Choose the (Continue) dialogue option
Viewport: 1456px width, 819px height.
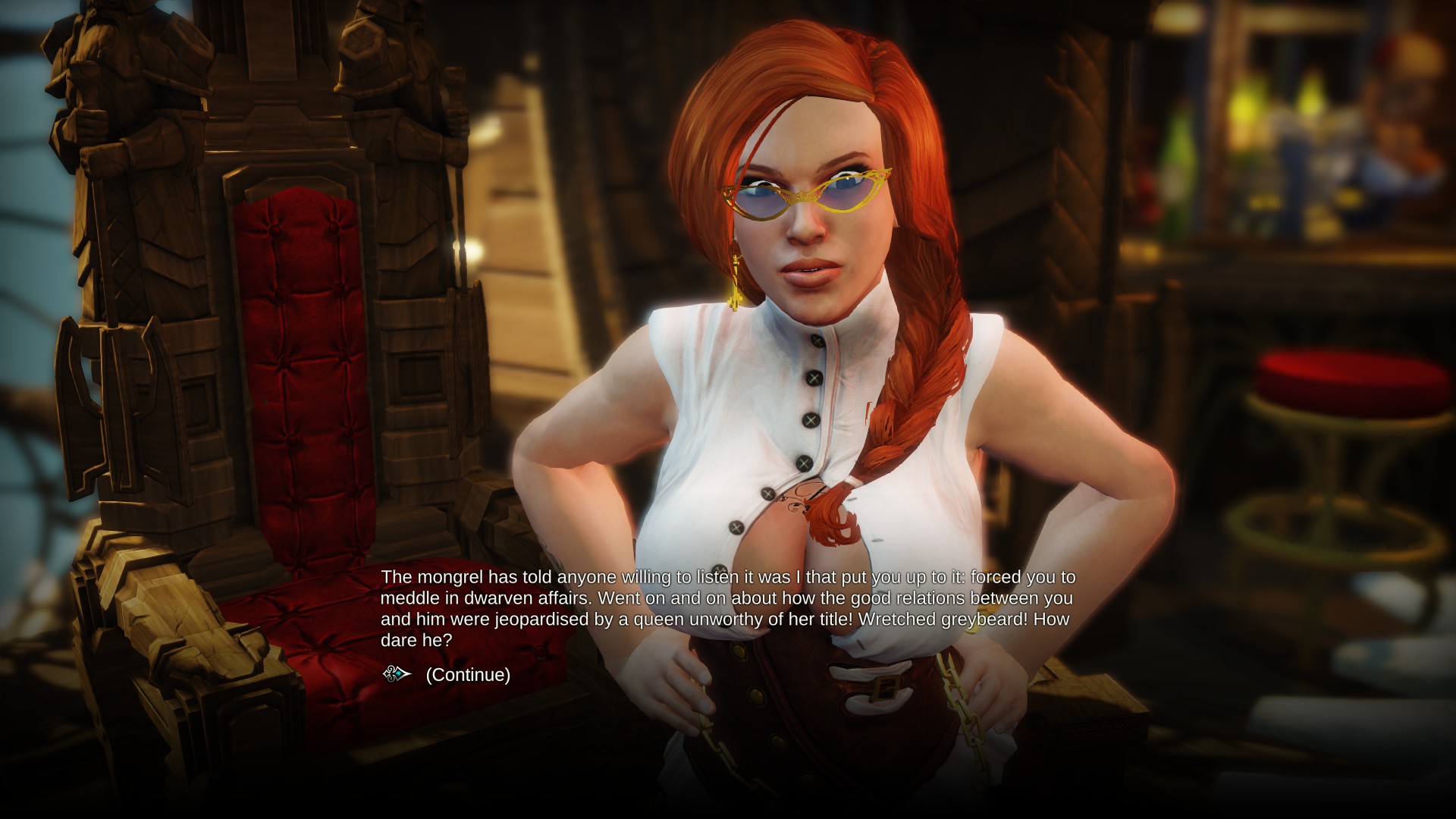(467, 674)
